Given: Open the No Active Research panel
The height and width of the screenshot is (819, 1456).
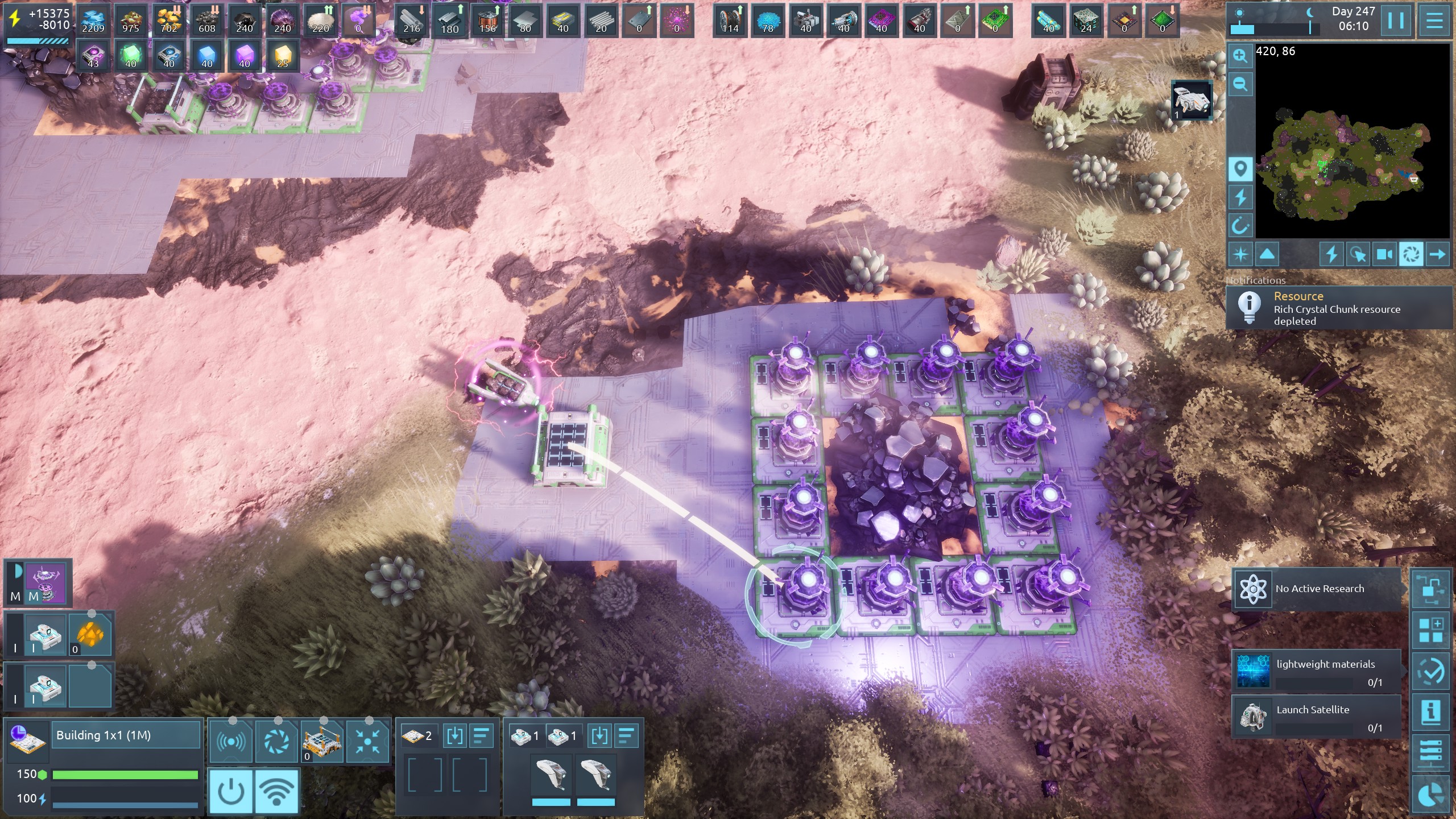Looking at the screenshot, I should click(x=1317, y=589).
